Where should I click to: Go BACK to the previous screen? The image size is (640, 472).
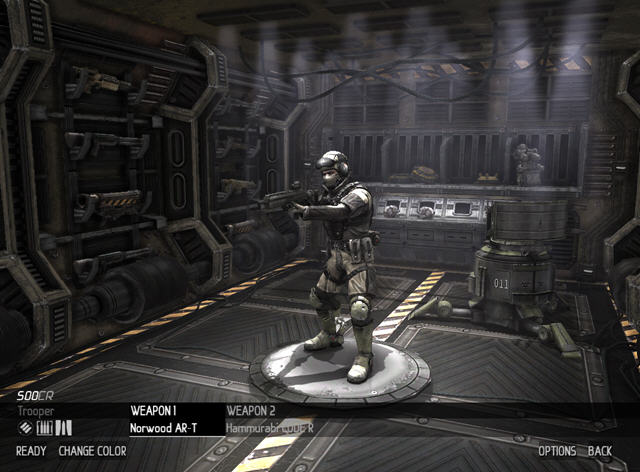600,451
